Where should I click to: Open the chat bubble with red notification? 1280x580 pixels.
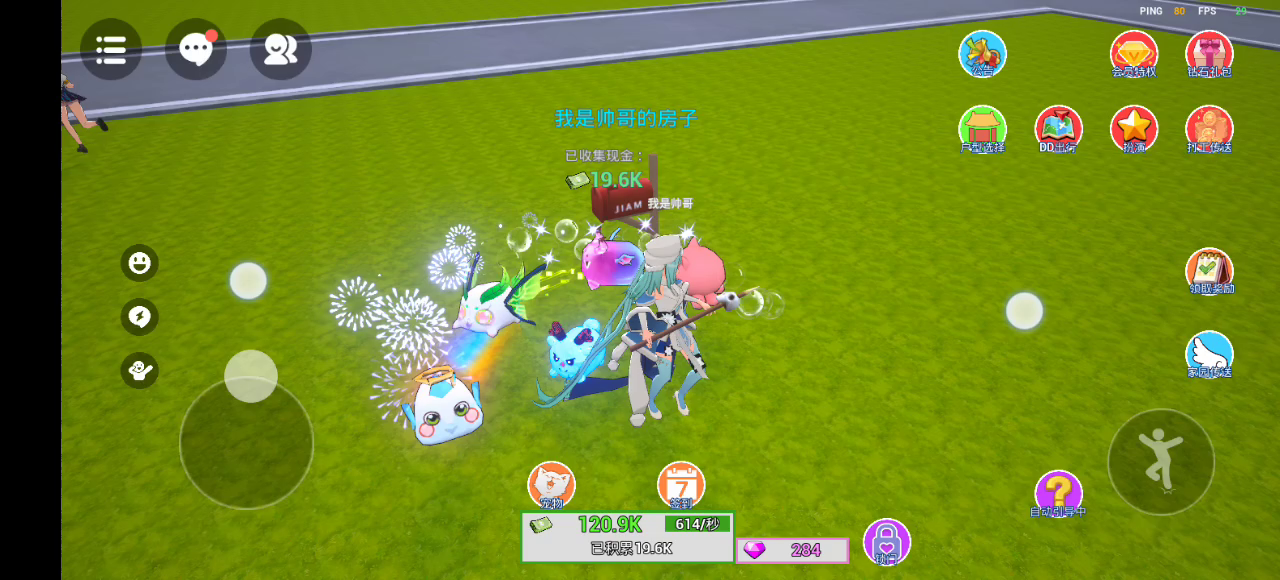coord(195,49)
